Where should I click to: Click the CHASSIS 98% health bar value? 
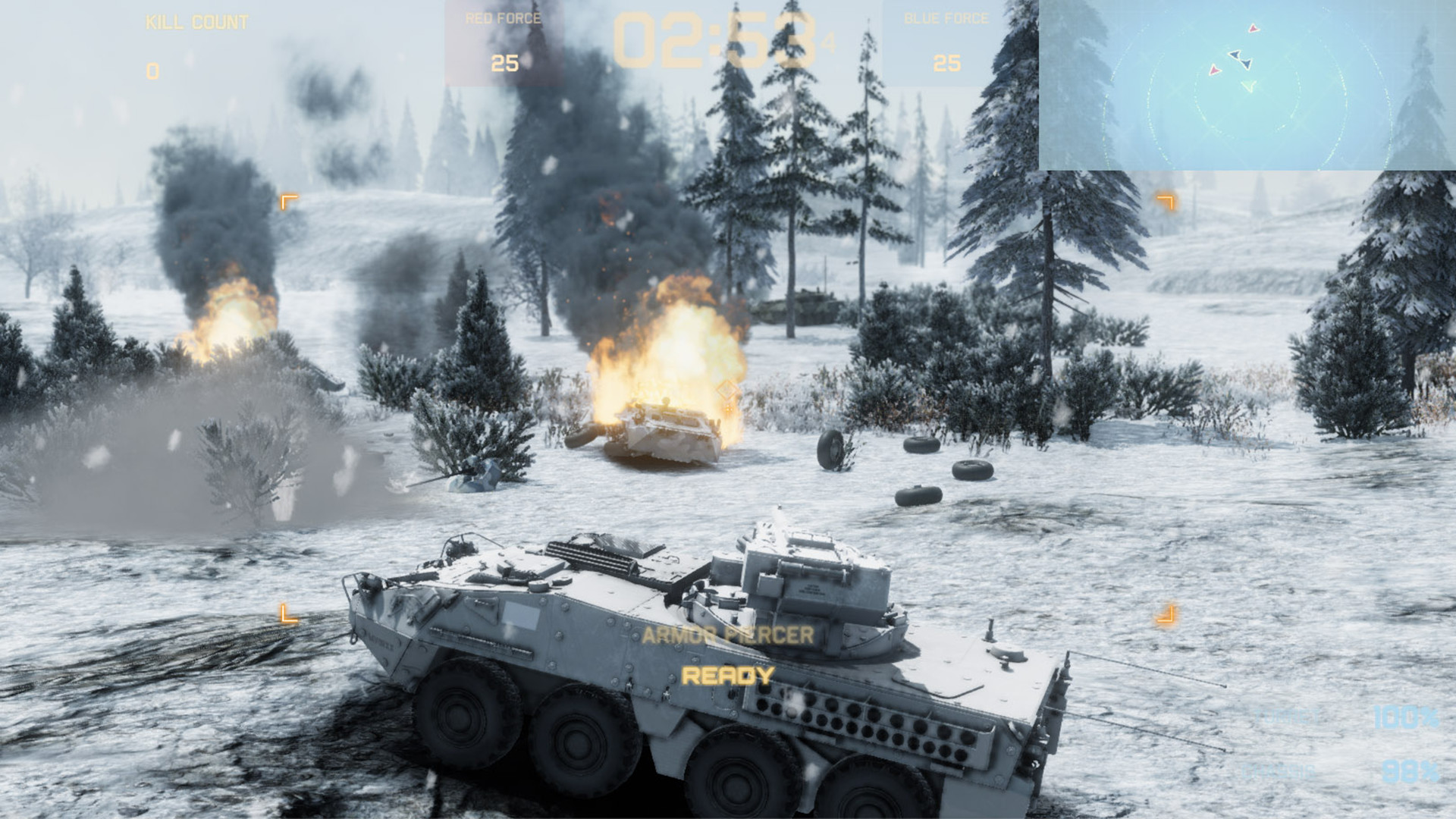click(x=1410, y=772)
